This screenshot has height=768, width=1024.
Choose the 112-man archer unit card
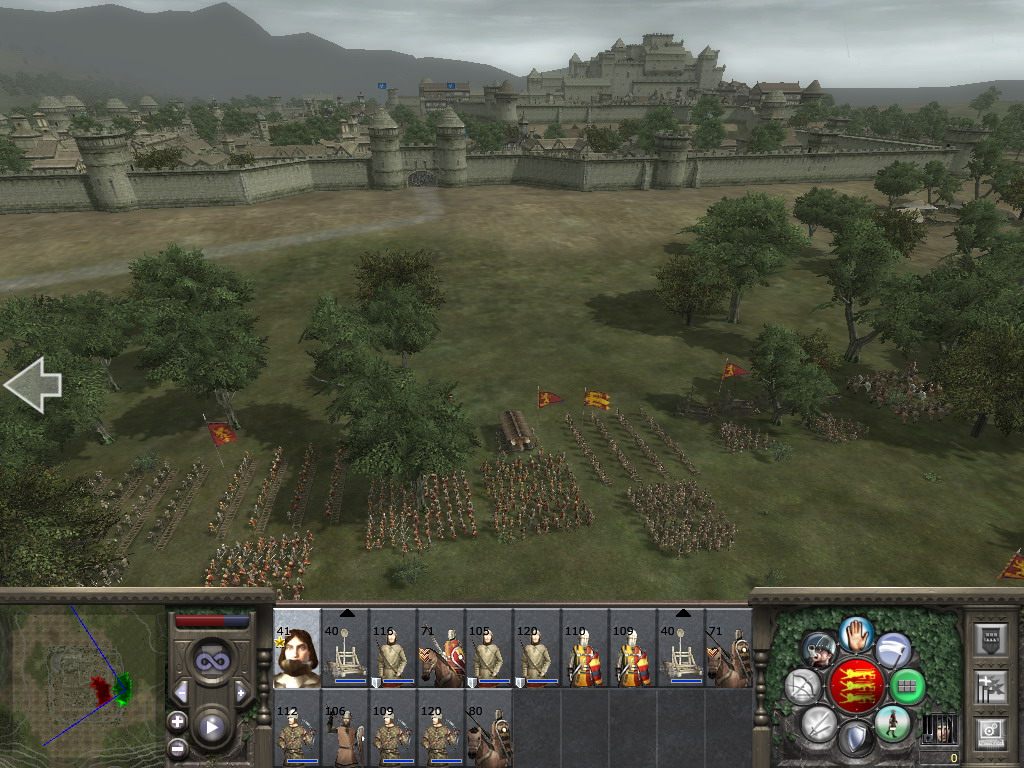coord(297,728)
